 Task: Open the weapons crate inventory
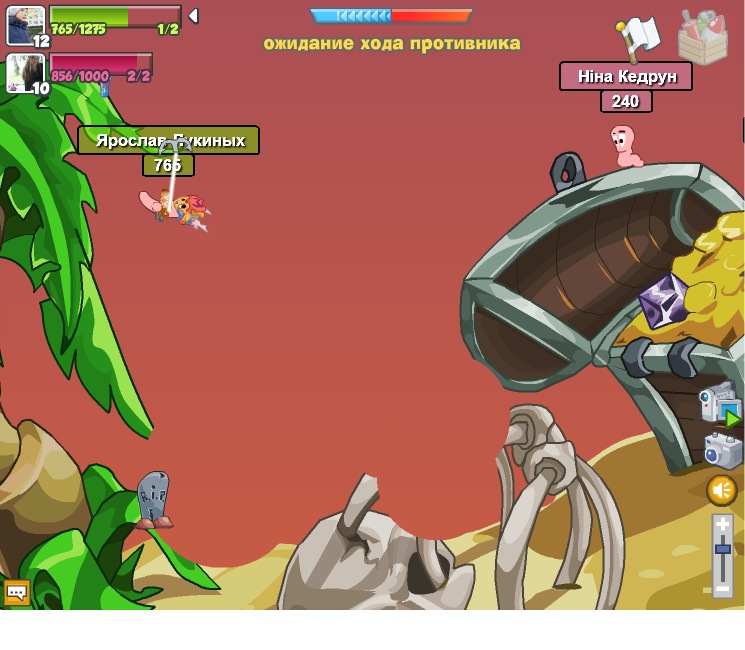(702, 38)
